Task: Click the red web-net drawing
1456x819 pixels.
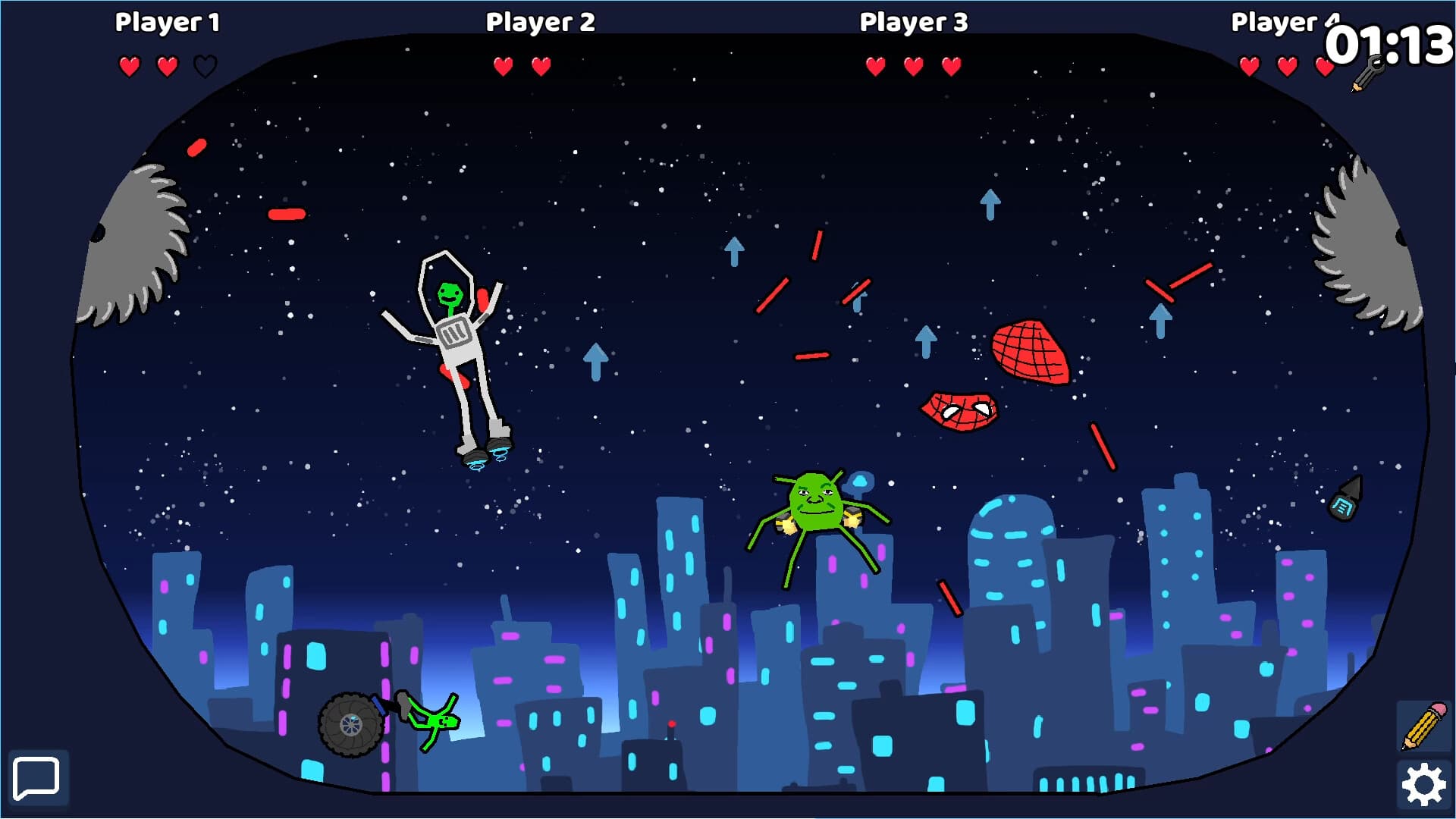Action: 1028,353
